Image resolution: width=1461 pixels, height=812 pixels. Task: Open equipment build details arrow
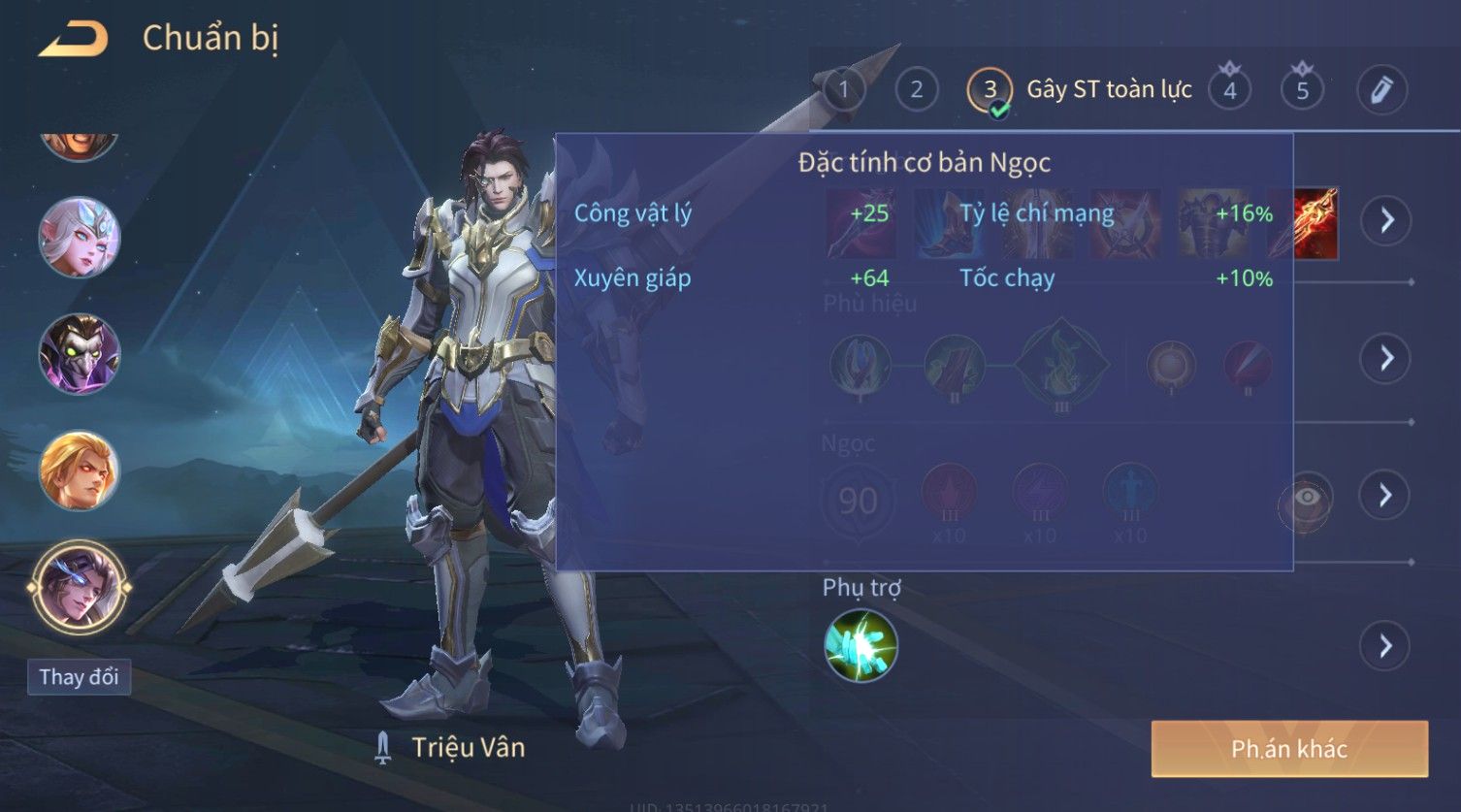[x=1386, y=220]
